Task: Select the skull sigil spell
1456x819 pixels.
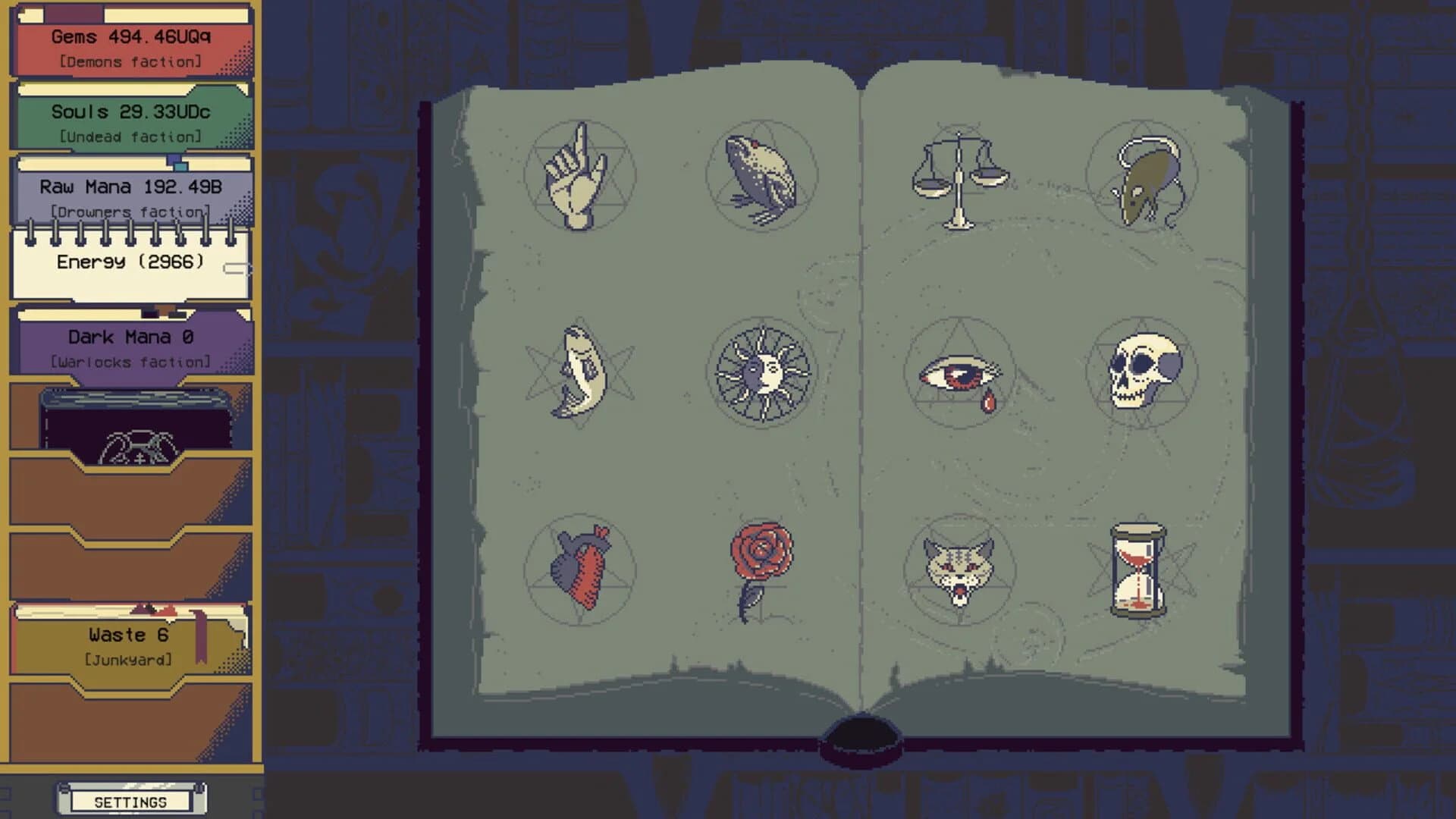Action: 1145,372
